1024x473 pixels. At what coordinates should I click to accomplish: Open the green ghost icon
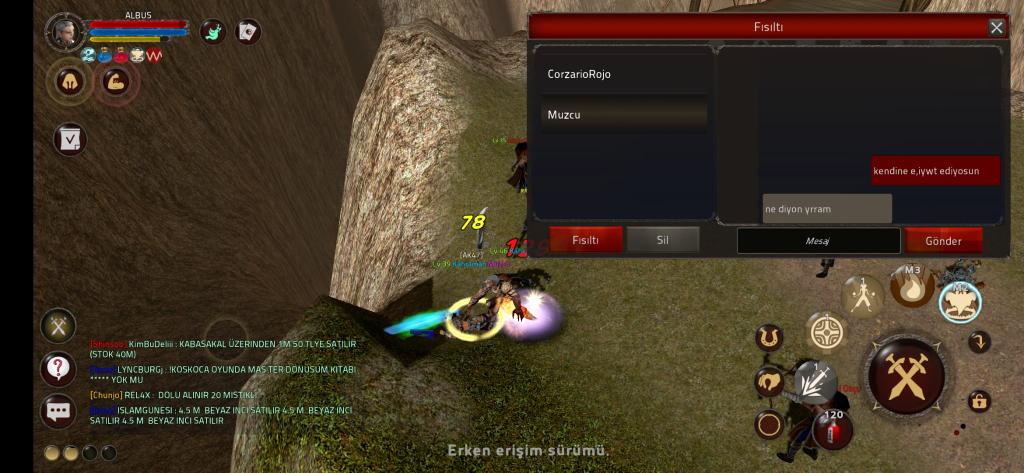(x=213, y=32)
